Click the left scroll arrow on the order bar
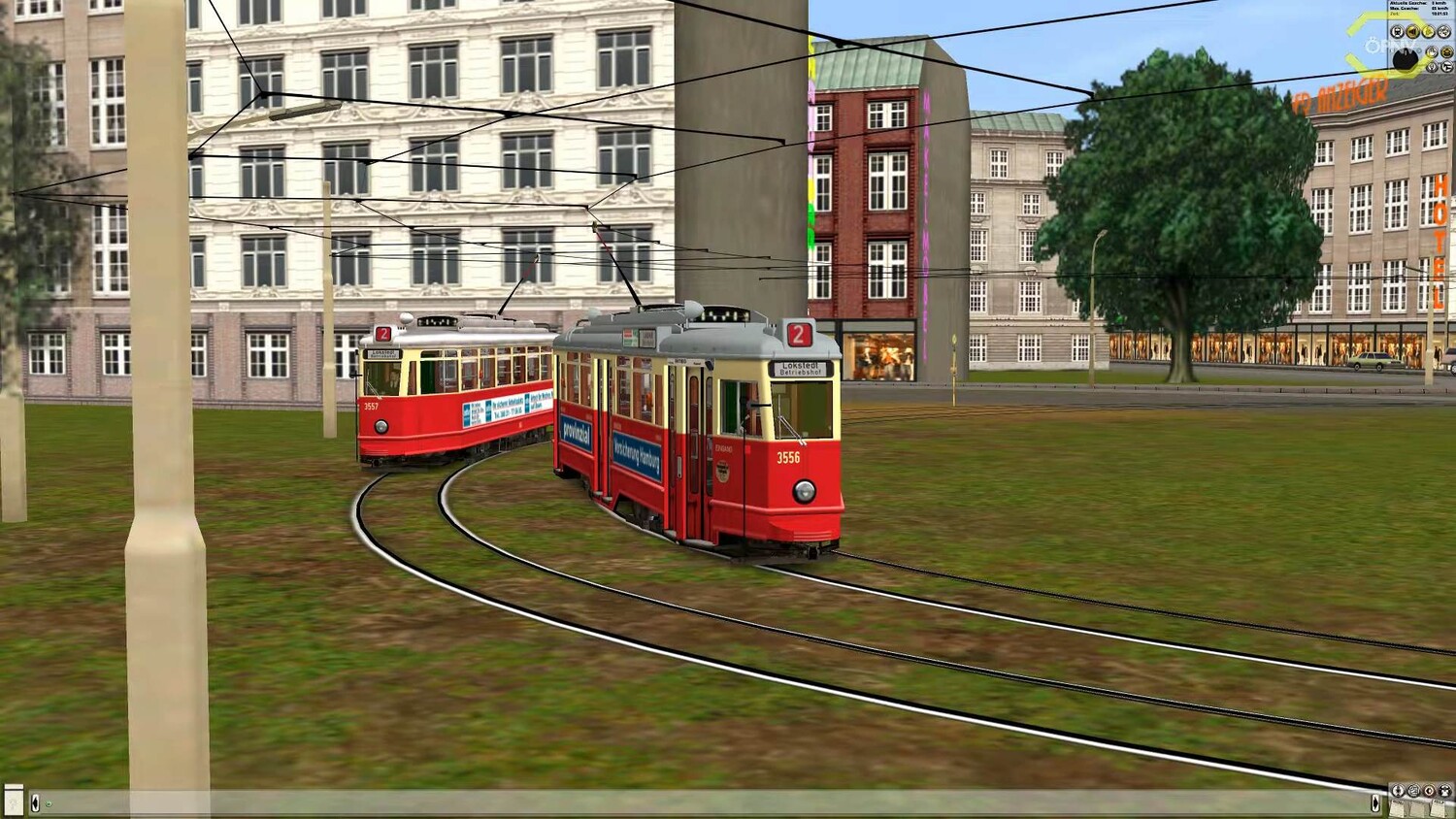1456x819 pixels. click(x=35, y=803)
